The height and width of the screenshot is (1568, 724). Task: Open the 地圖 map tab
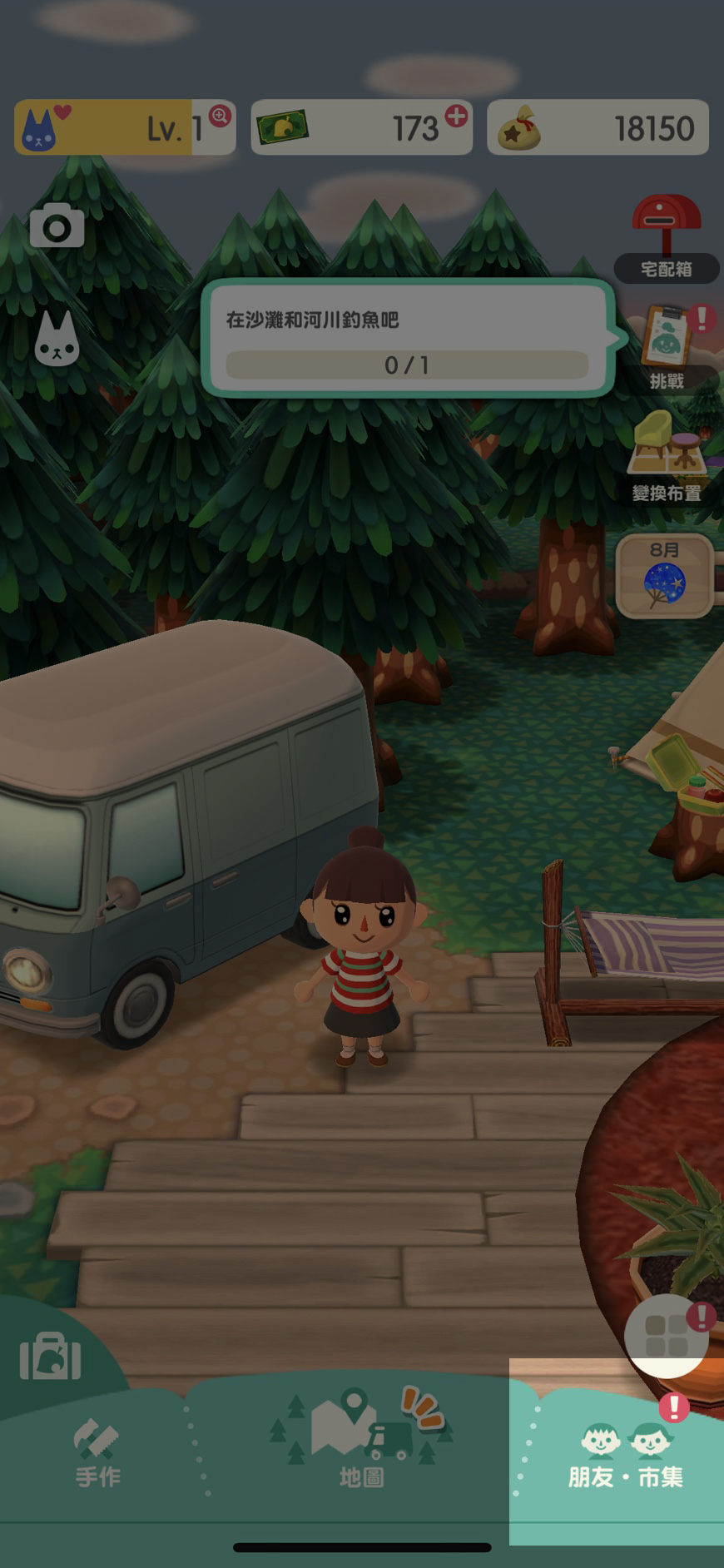362,1446
